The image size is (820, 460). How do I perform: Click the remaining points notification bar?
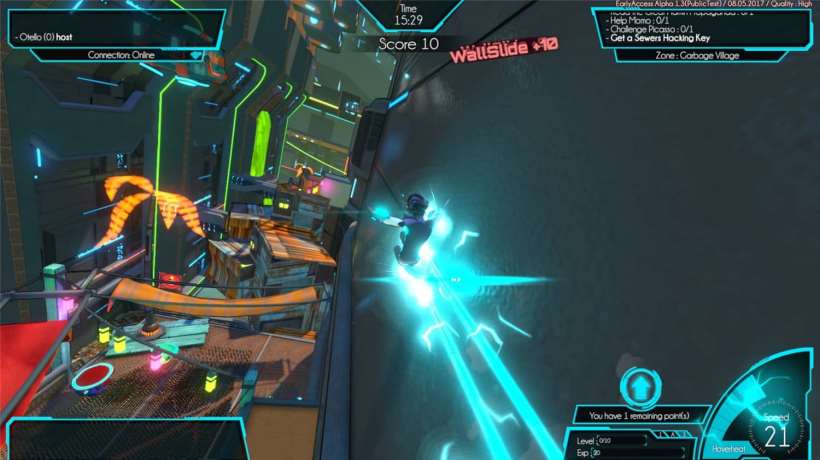[x=641, y=415]
